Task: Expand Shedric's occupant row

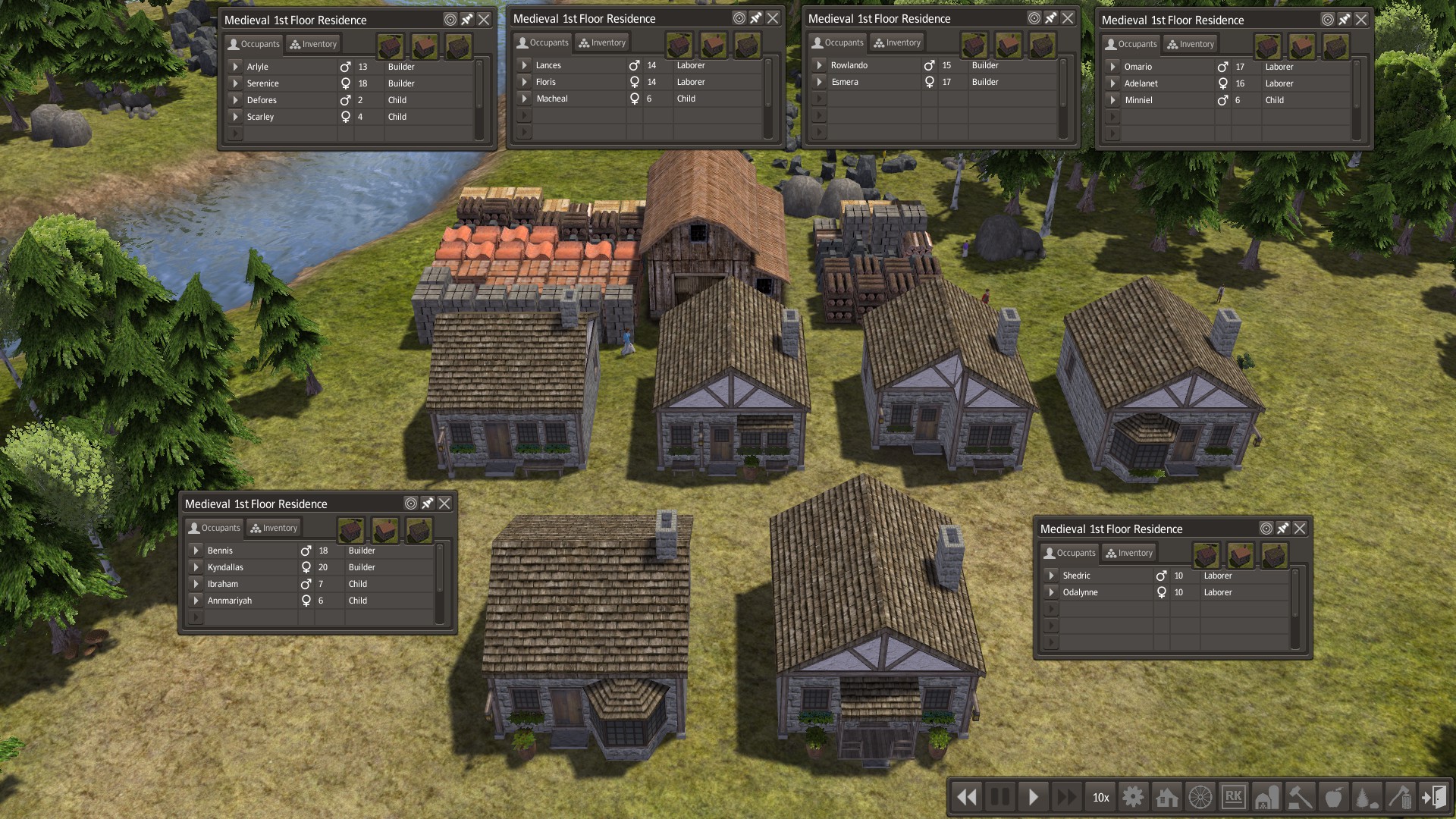Action: point(1052,576)
